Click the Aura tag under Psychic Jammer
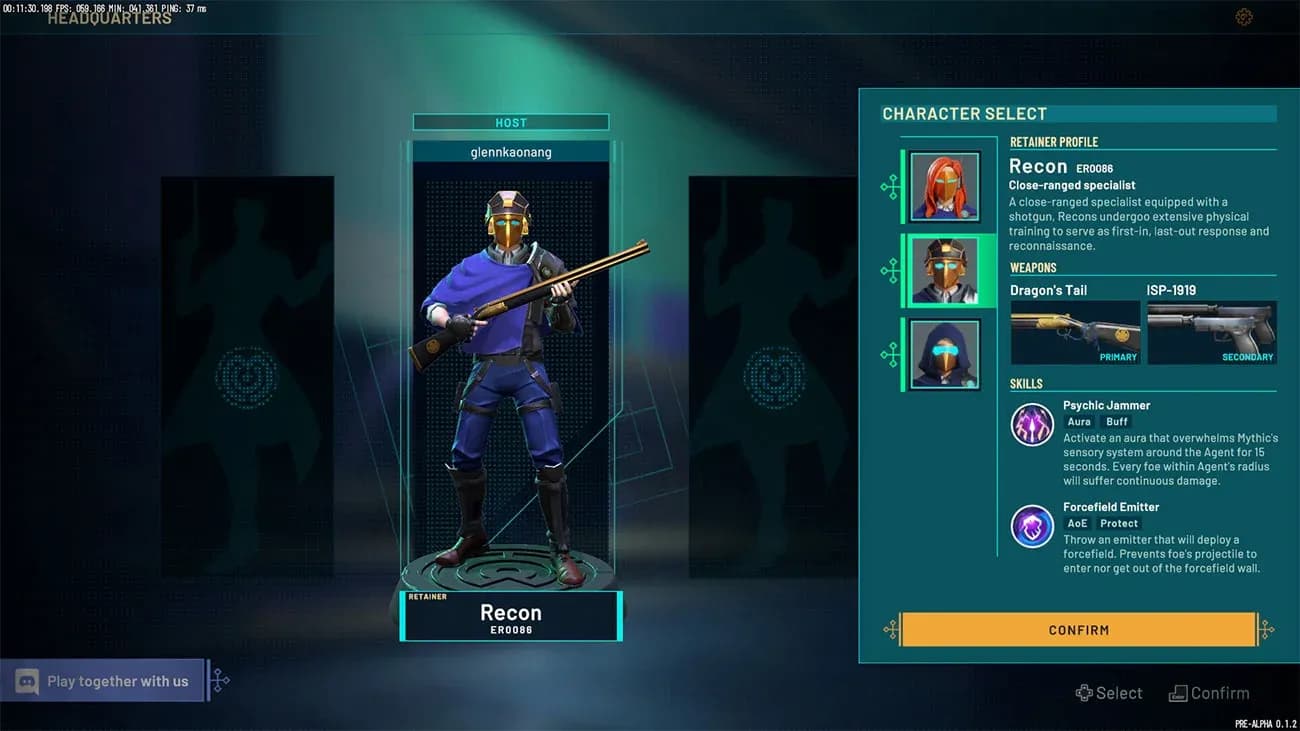Viewport: 1300px width, 731px height. tap(1079, 421)
